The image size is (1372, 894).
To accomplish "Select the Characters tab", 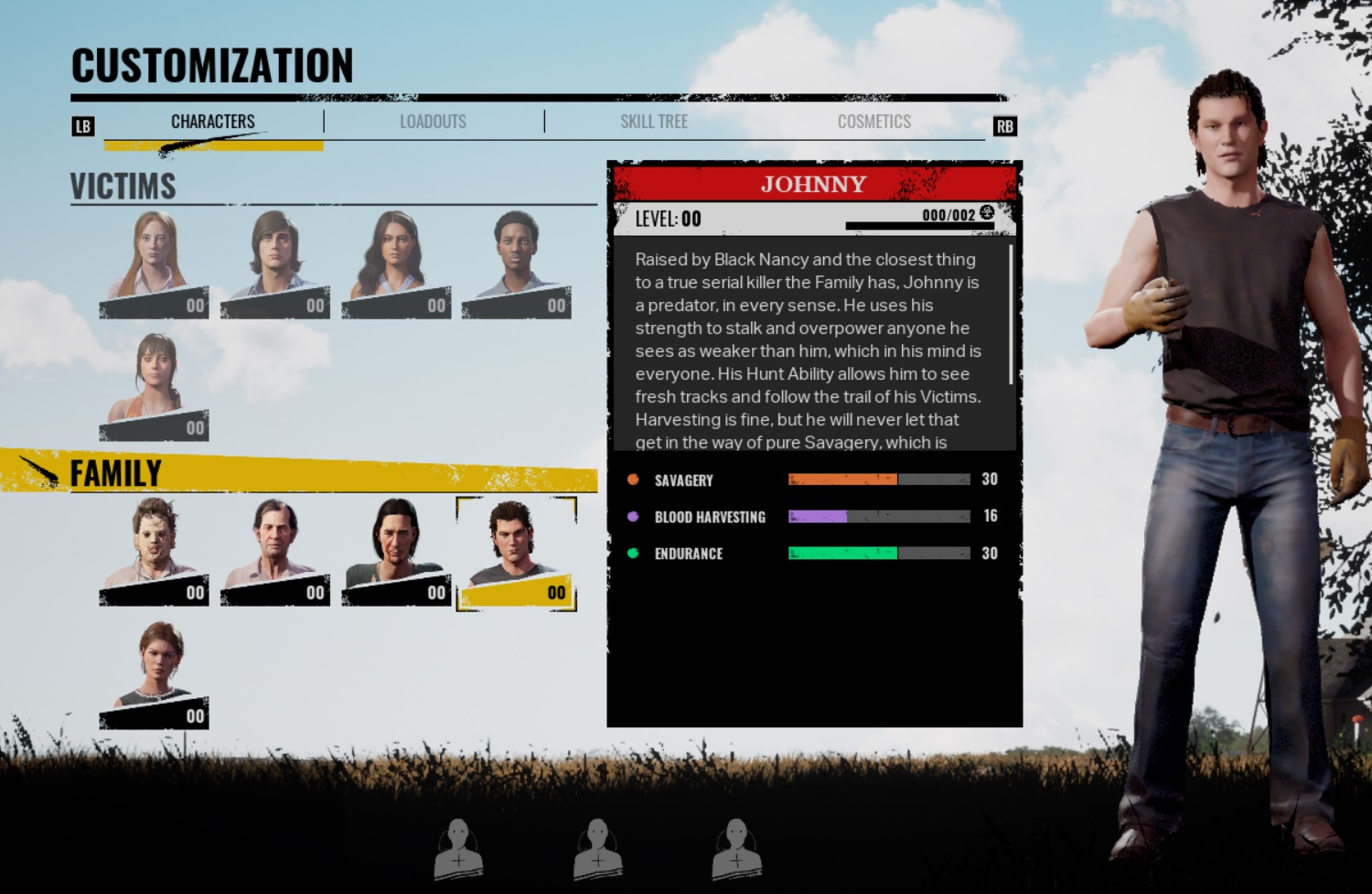I will (214, 120).
